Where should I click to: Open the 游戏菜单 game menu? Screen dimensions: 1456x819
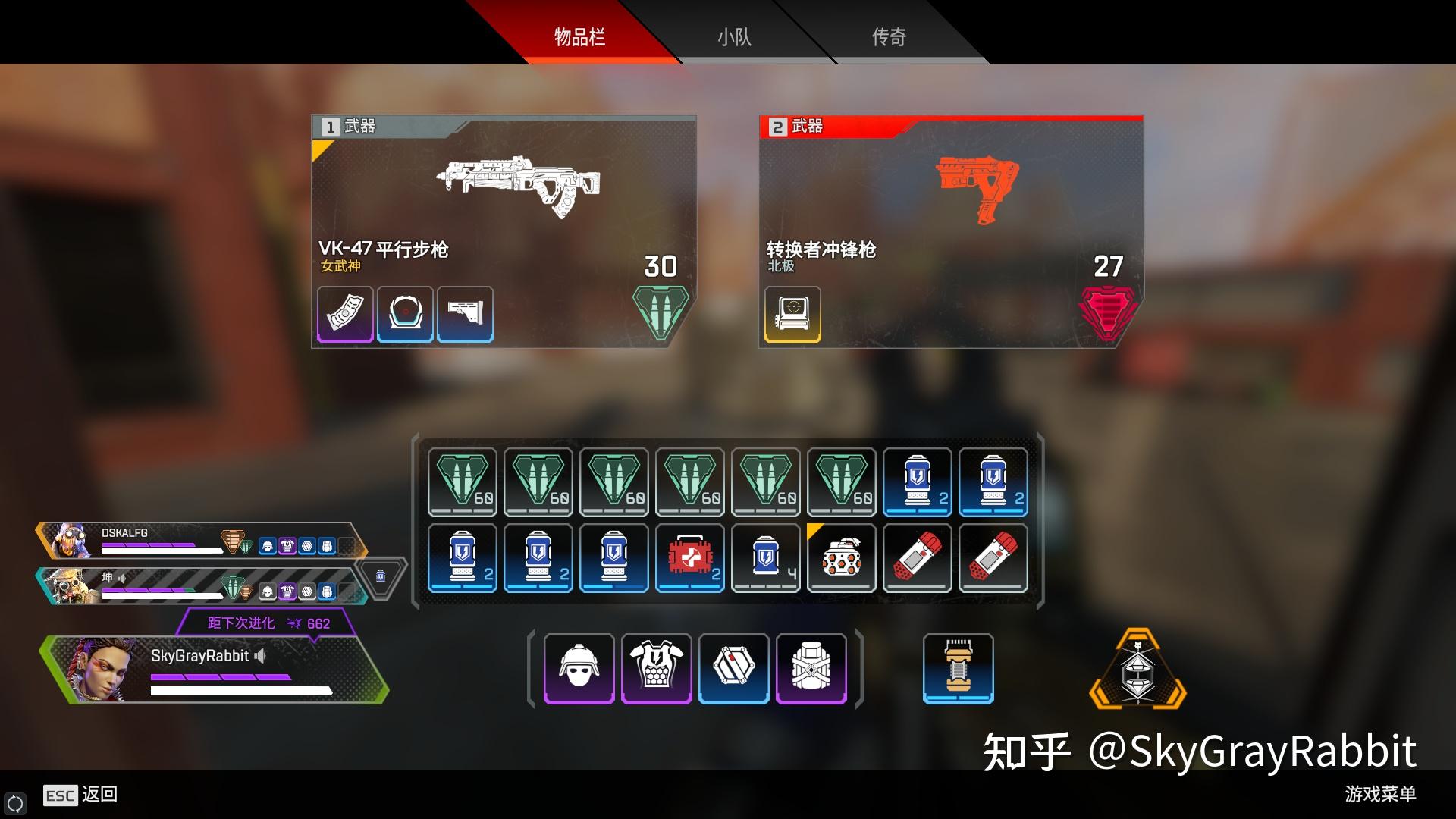coord(1380,794)
